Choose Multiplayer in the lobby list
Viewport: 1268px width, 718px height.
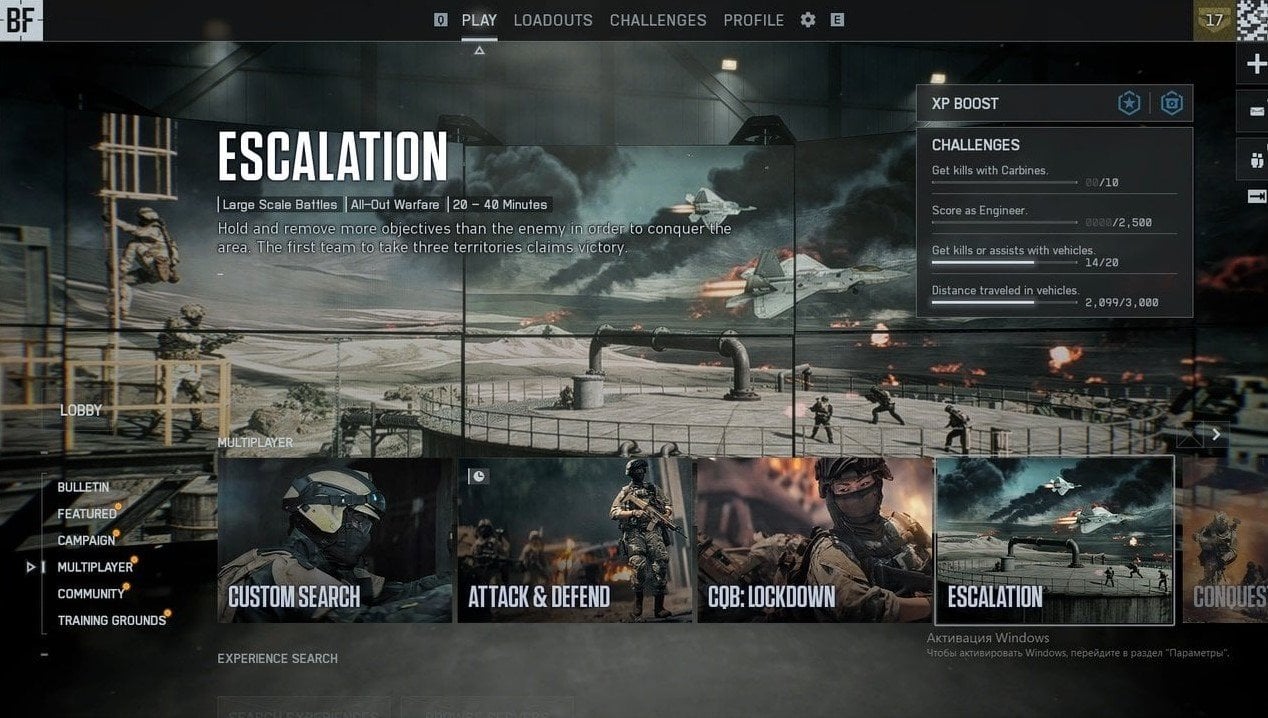click(x=95, y=567)
